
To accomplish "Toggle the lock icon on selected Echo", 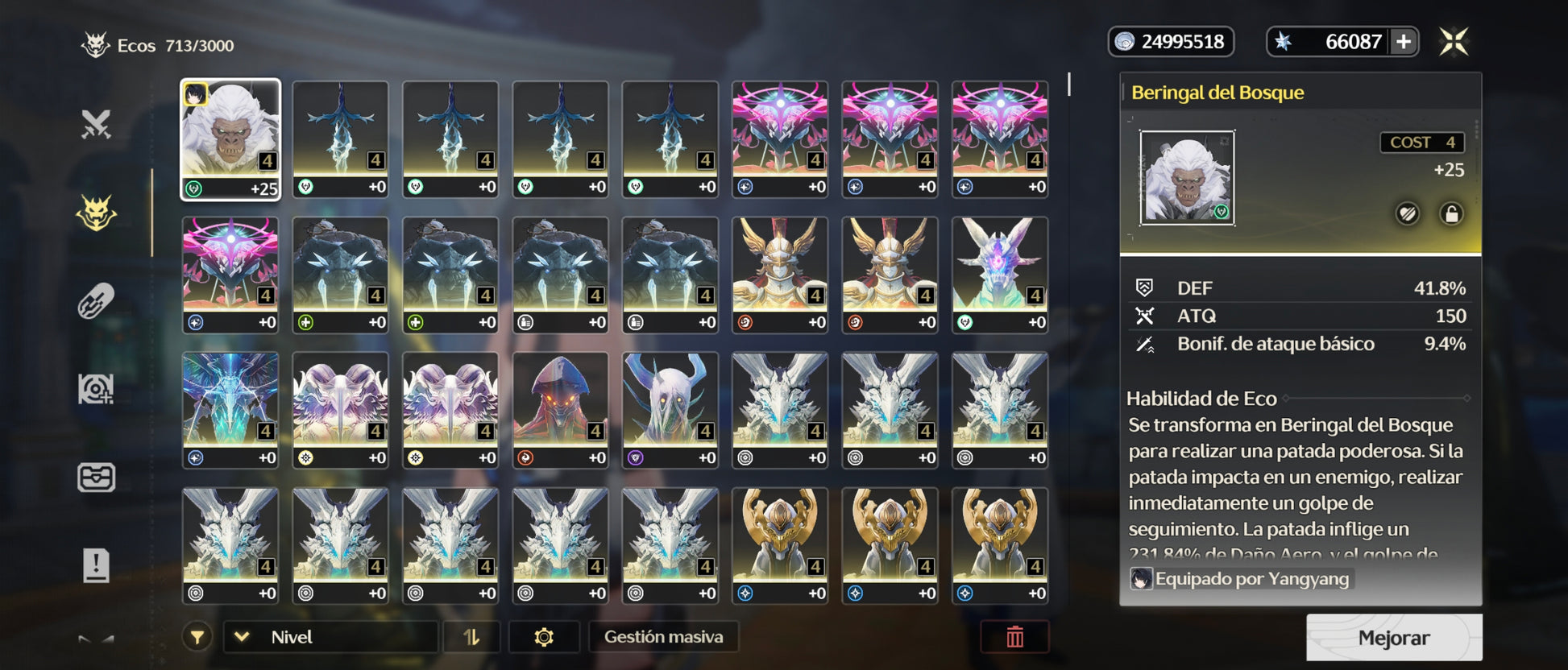I will tap(1451, 214).
